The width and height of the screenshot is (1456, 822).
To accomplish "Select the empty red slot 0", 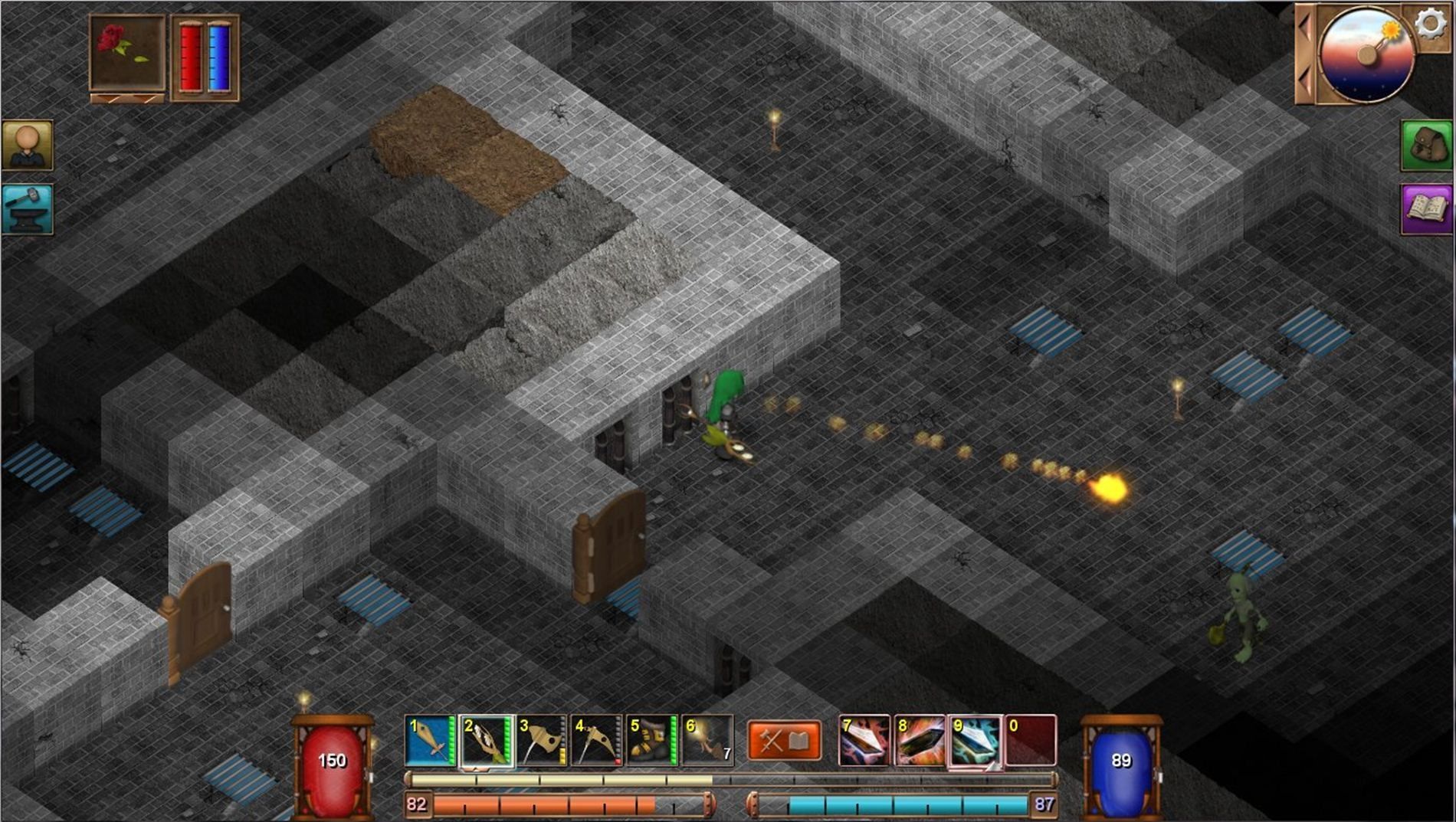I will tap(1031, 740).
